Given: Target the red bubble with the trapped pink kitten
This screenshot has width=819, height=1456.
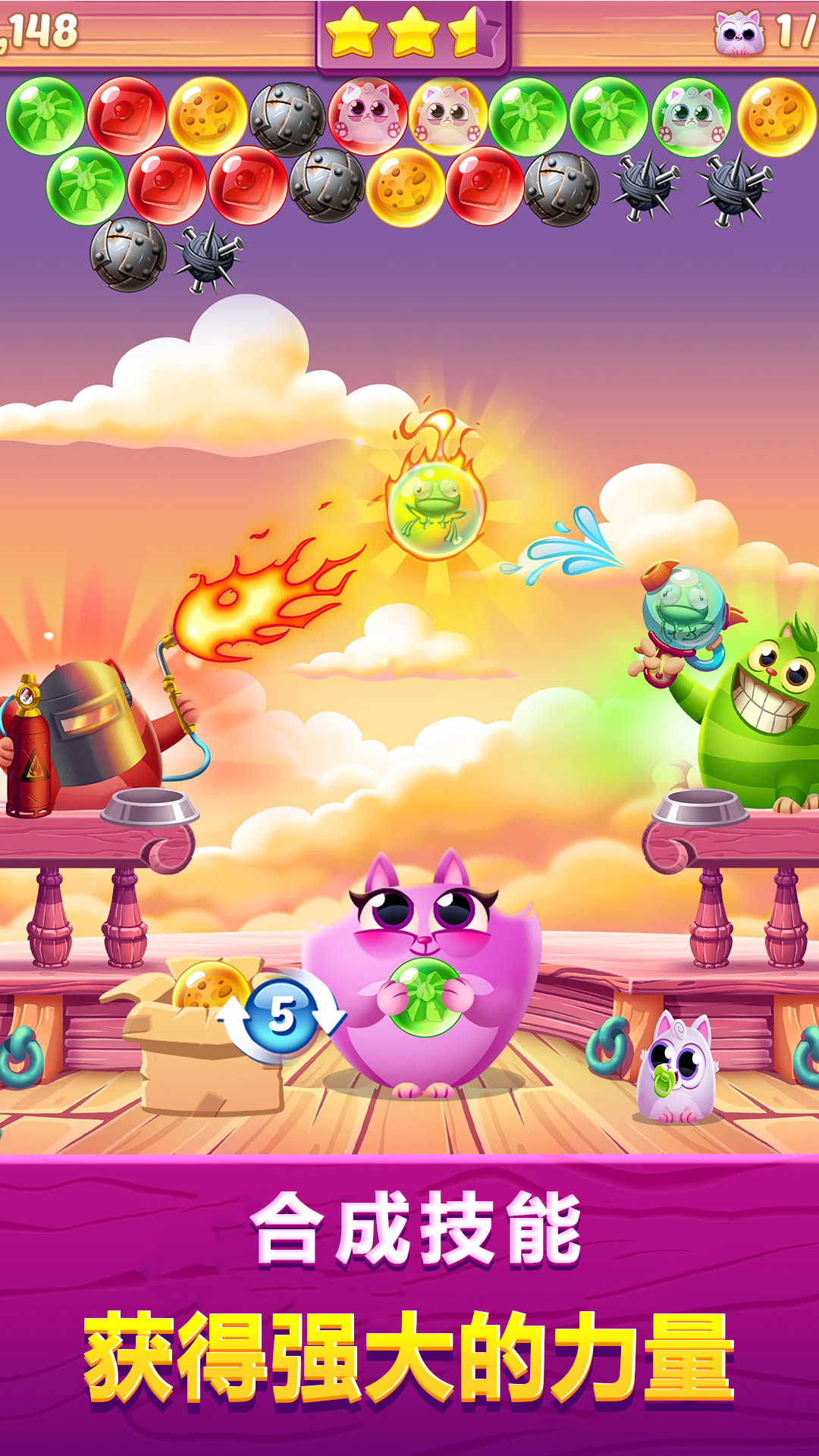Looking at the screenshot, I should pyautogui.click(x=368, y=115).
